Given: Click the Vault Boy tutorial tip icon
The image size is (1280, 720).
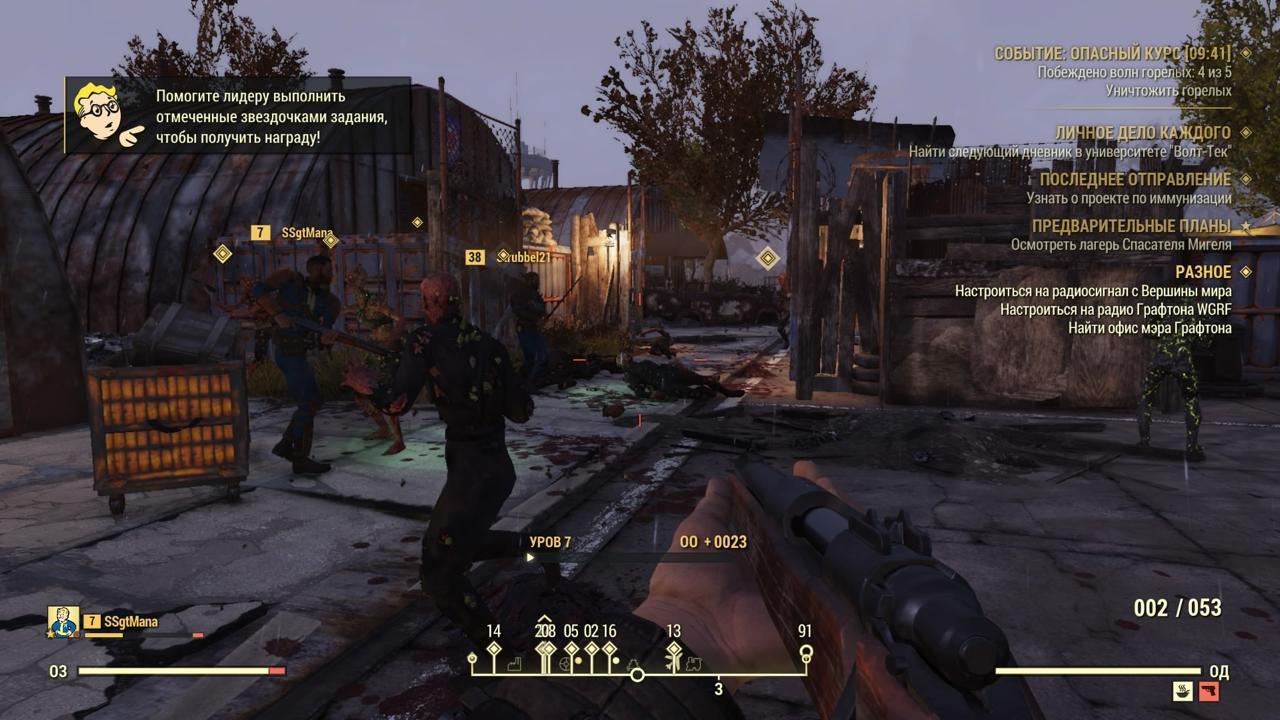Looking at the screenshot, I should point(106,114).
